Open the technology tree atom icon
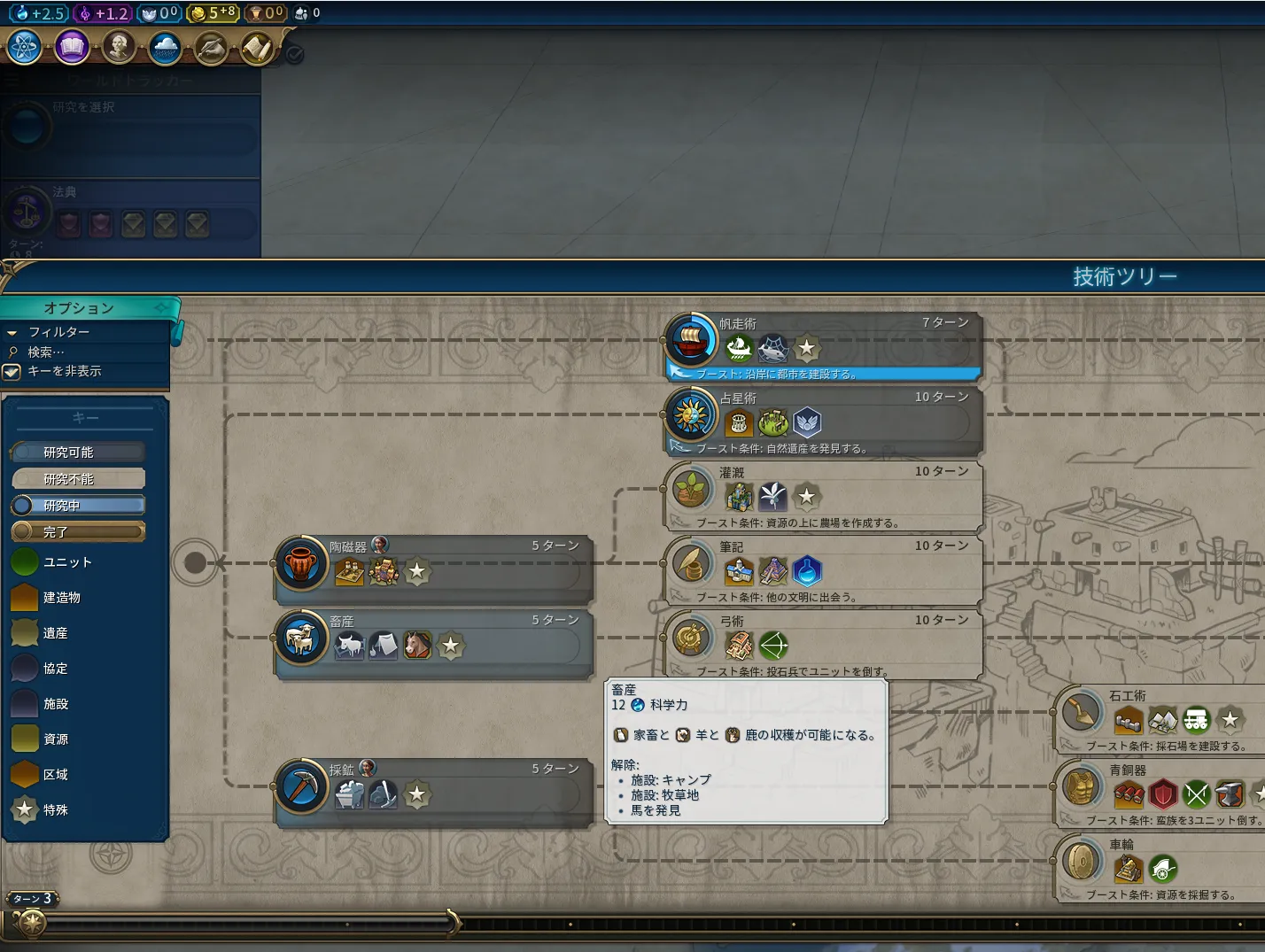The height and width of the screenshot is (952, 1265). 25,47
